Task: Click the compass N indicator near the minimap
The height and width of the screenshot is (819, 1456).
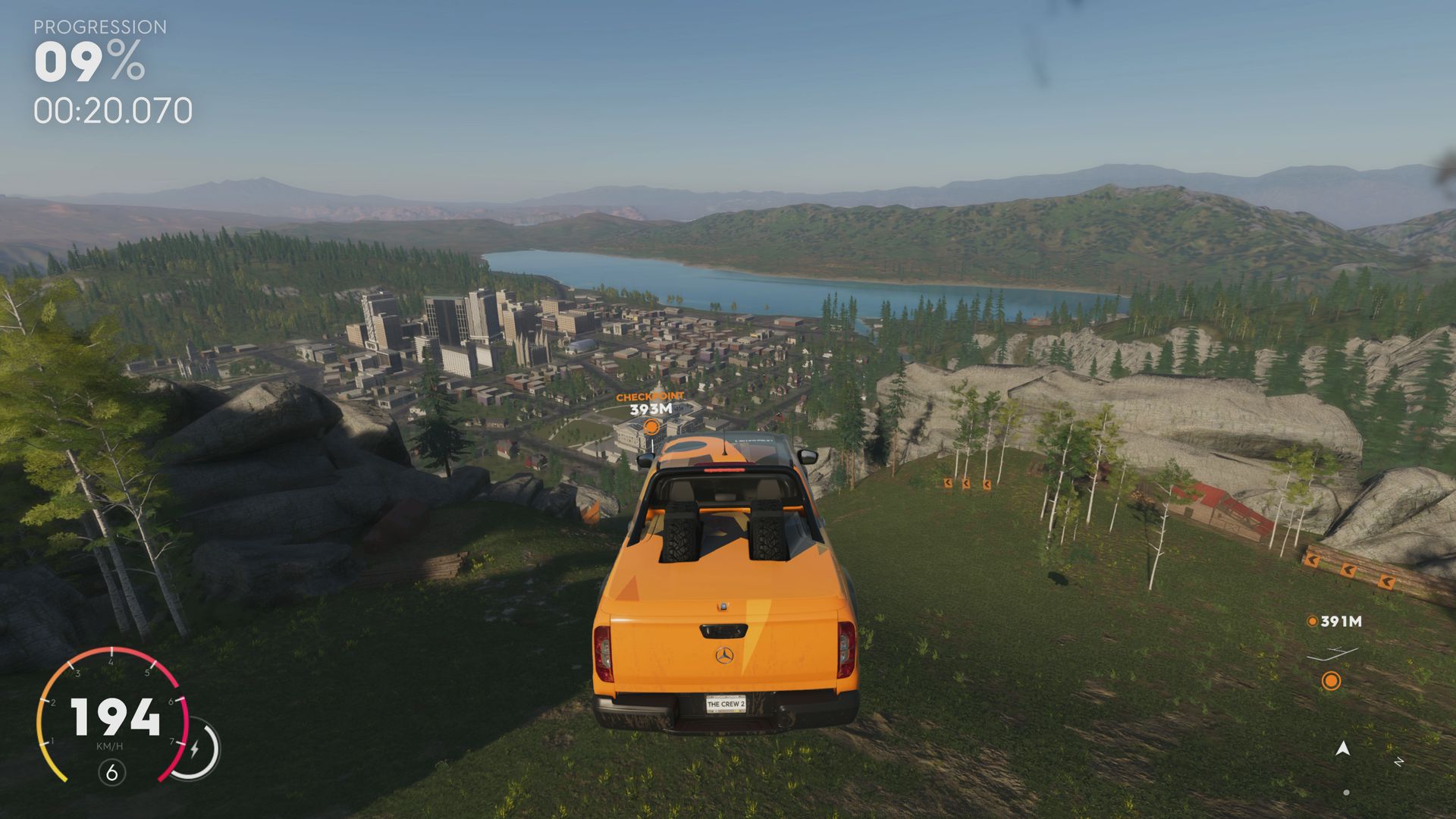Action: [1398, 762]
